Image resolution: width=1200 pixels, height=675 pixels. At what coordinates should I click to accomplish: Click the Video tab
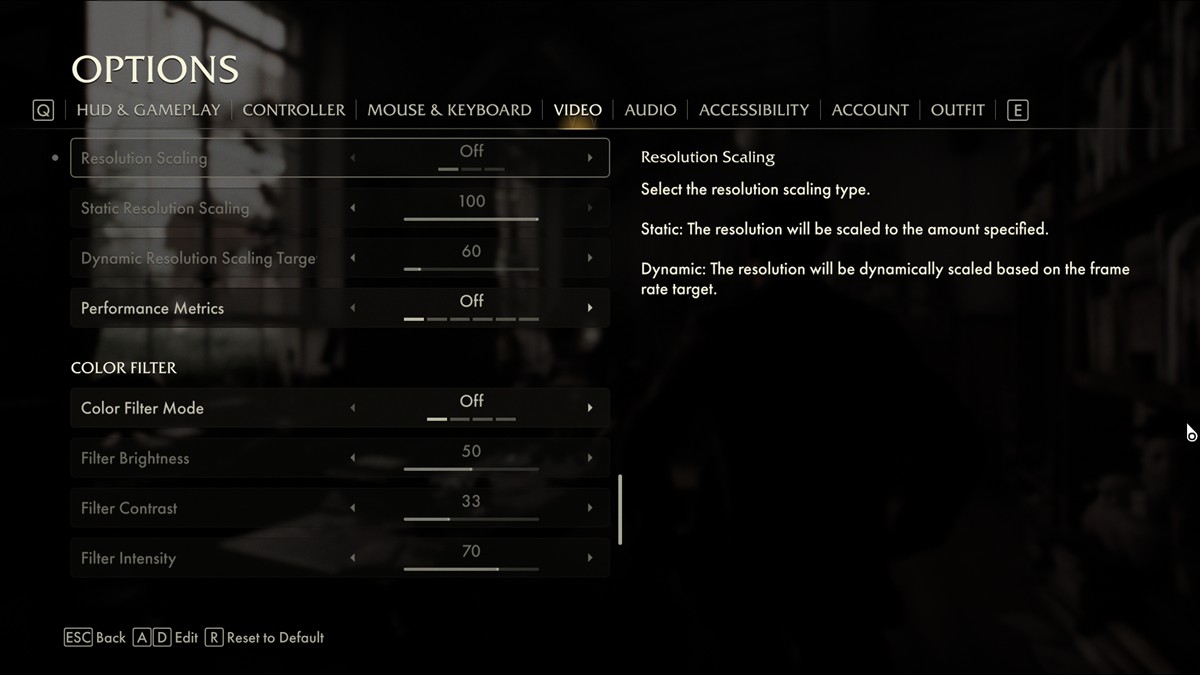pos(578,110)
